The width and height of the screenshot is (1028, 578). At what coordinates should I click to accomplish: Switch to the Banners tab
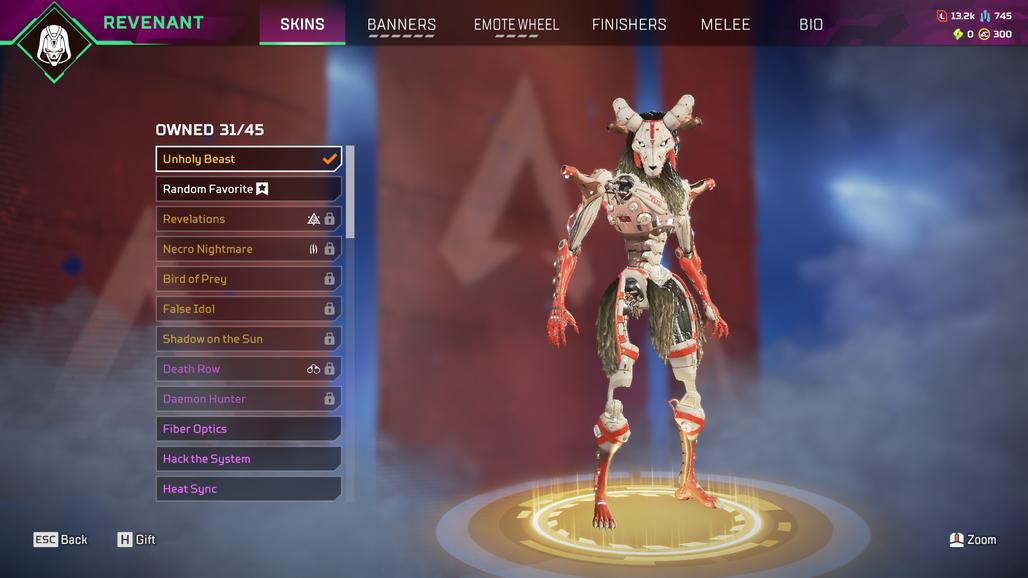pos(401,24)
